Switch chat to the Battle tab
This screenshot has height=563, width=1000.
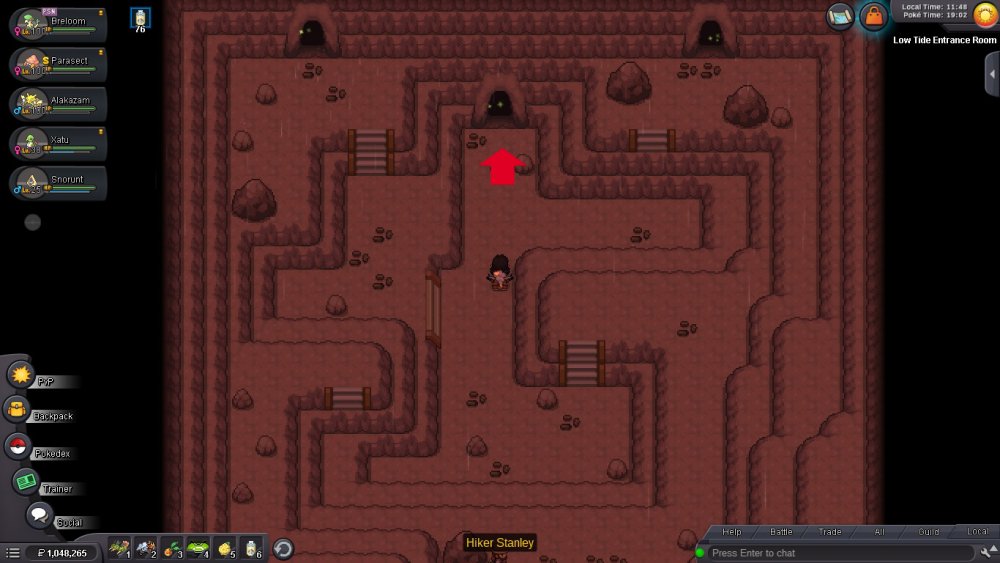point(781,532)
